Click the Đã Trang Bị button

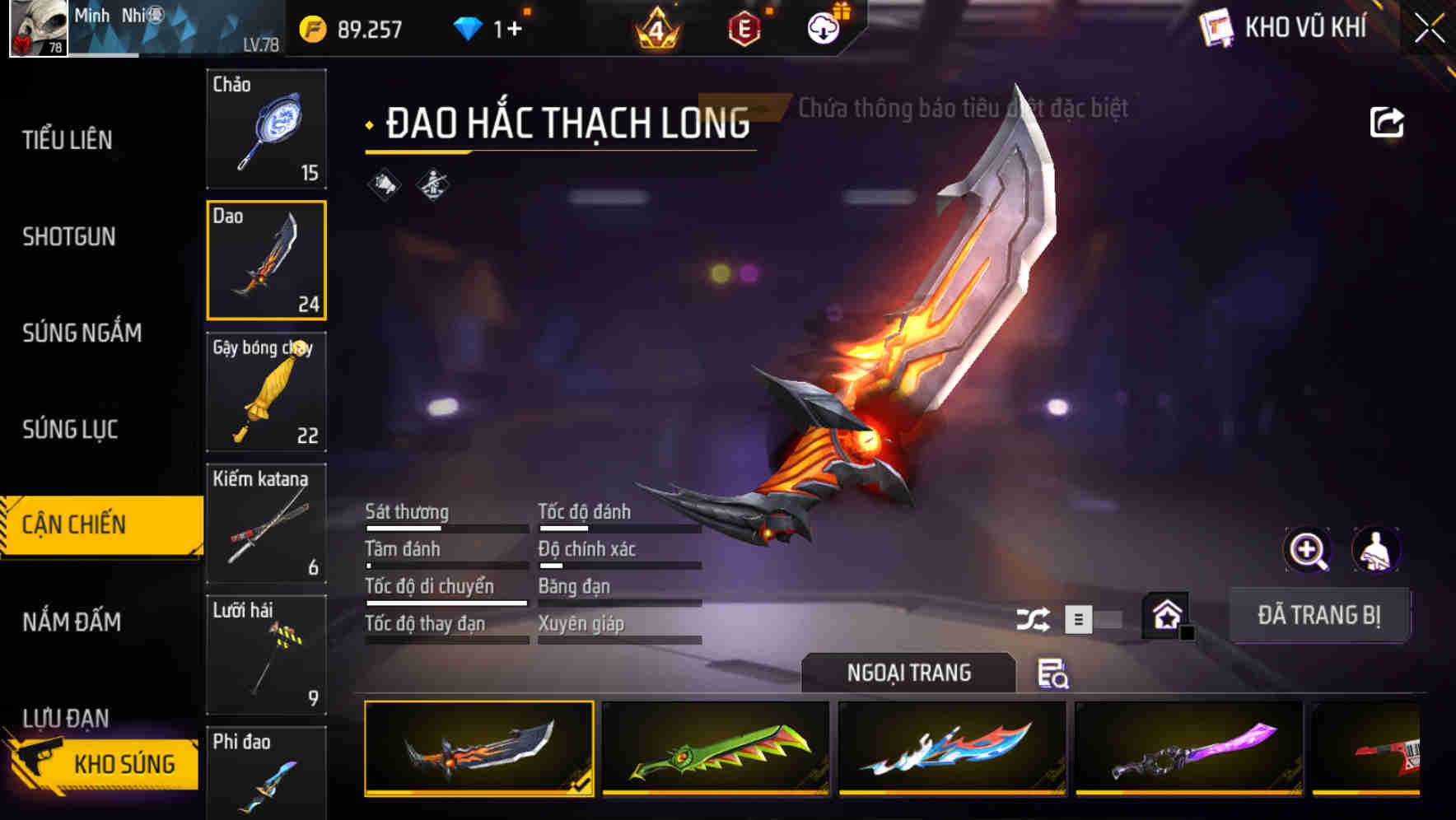1319,615
